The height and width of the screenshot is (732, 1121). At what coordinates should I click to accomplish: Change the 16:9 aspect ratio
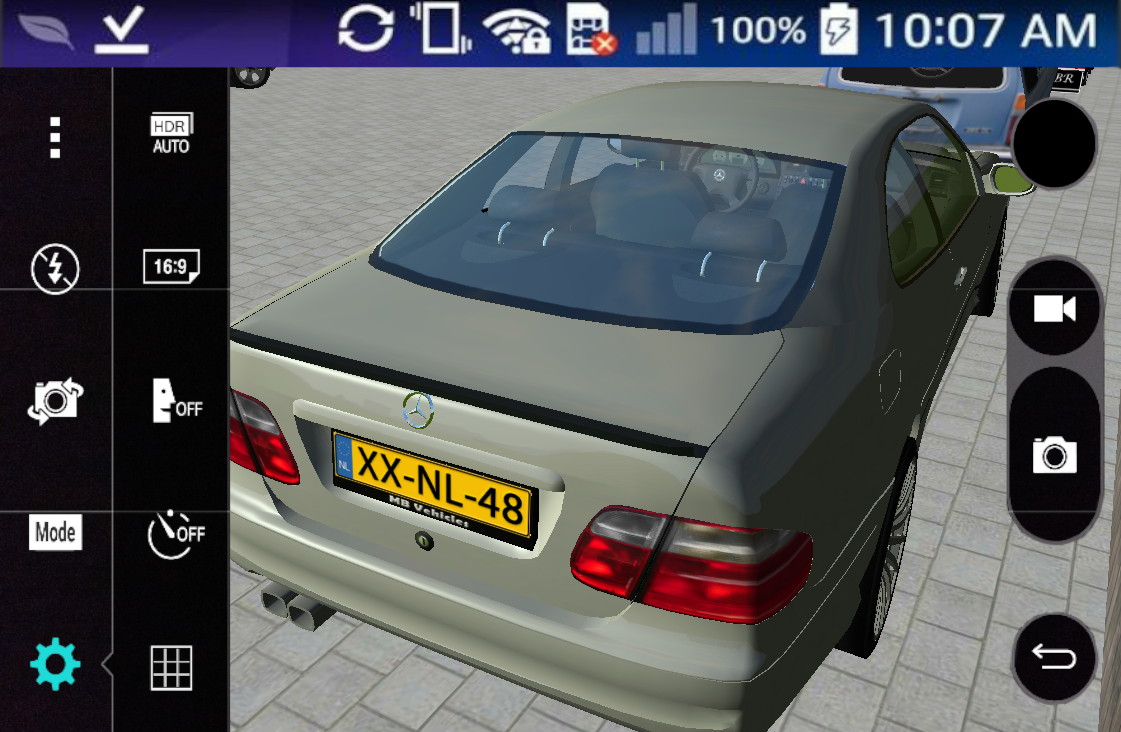(x=171, y=267)
